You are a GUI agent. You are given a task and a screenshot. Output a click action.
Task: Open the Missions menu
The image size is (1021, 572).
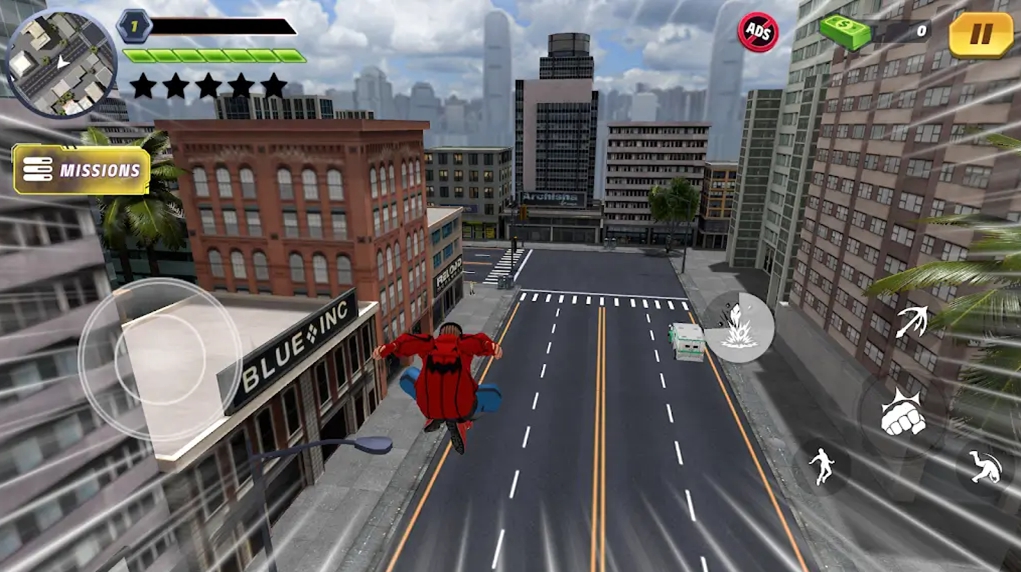[x=82, y=170]
